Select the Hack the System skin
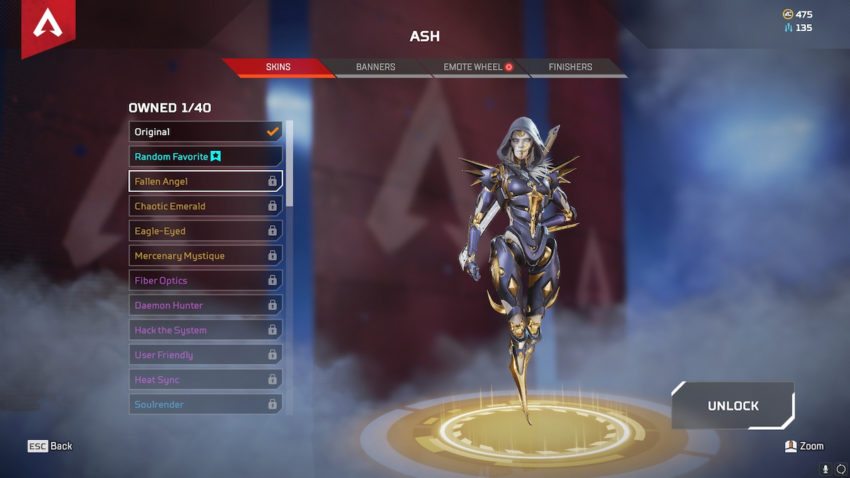 pos(205,330)
